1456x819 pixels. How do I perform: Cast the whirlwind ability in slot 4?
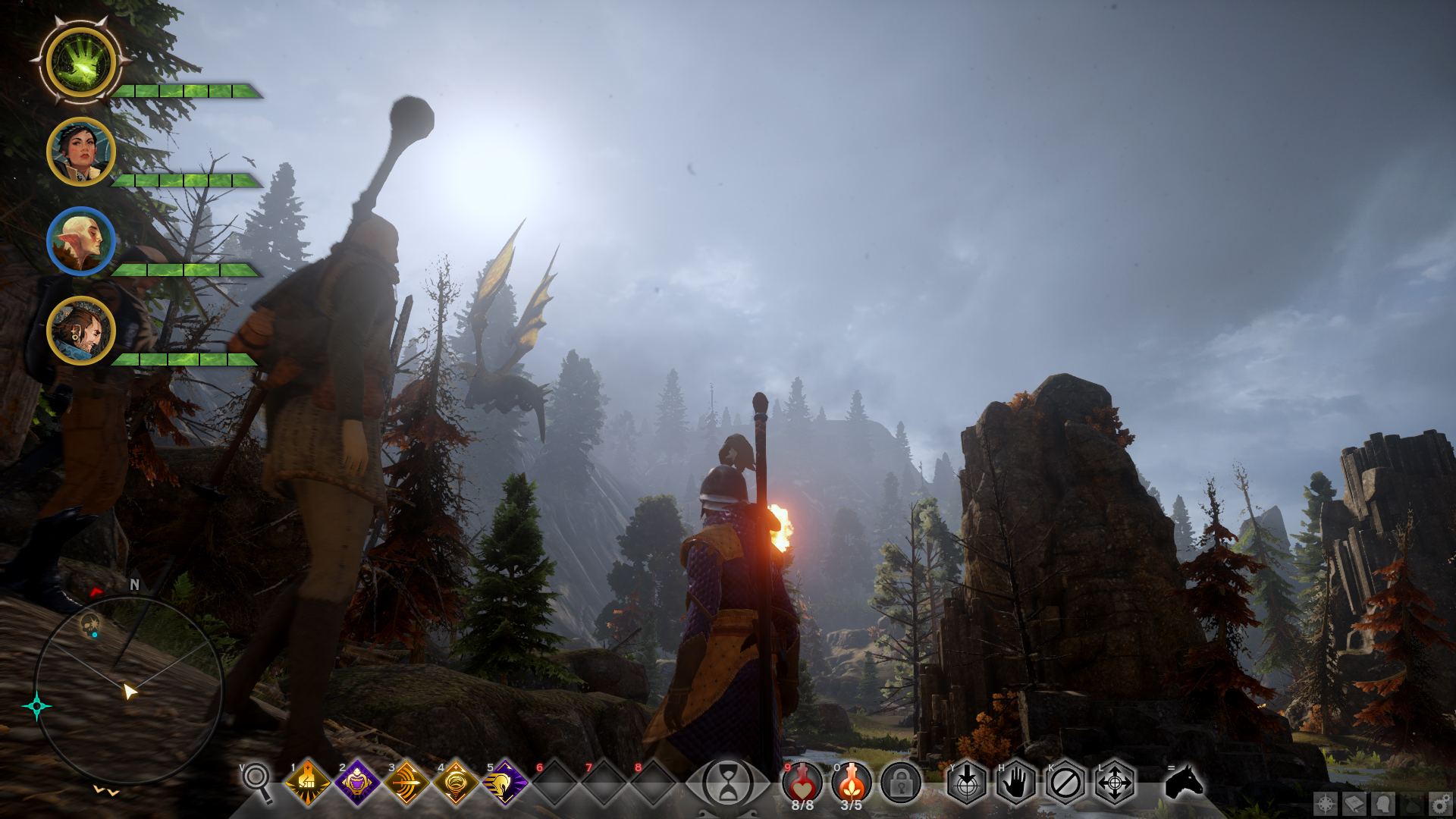click(x=455, y=783)
